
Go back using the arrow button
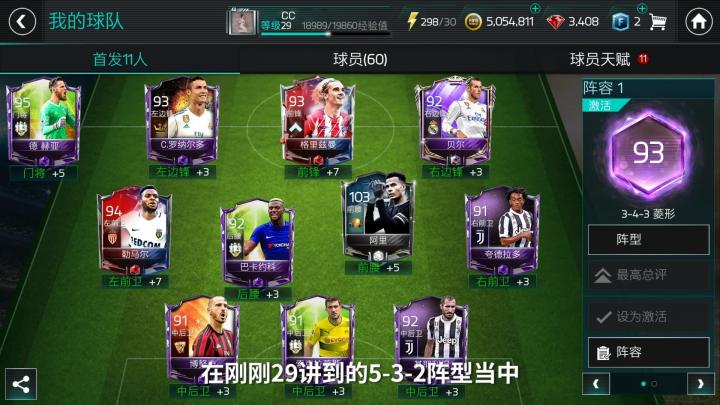coord(20,21)
